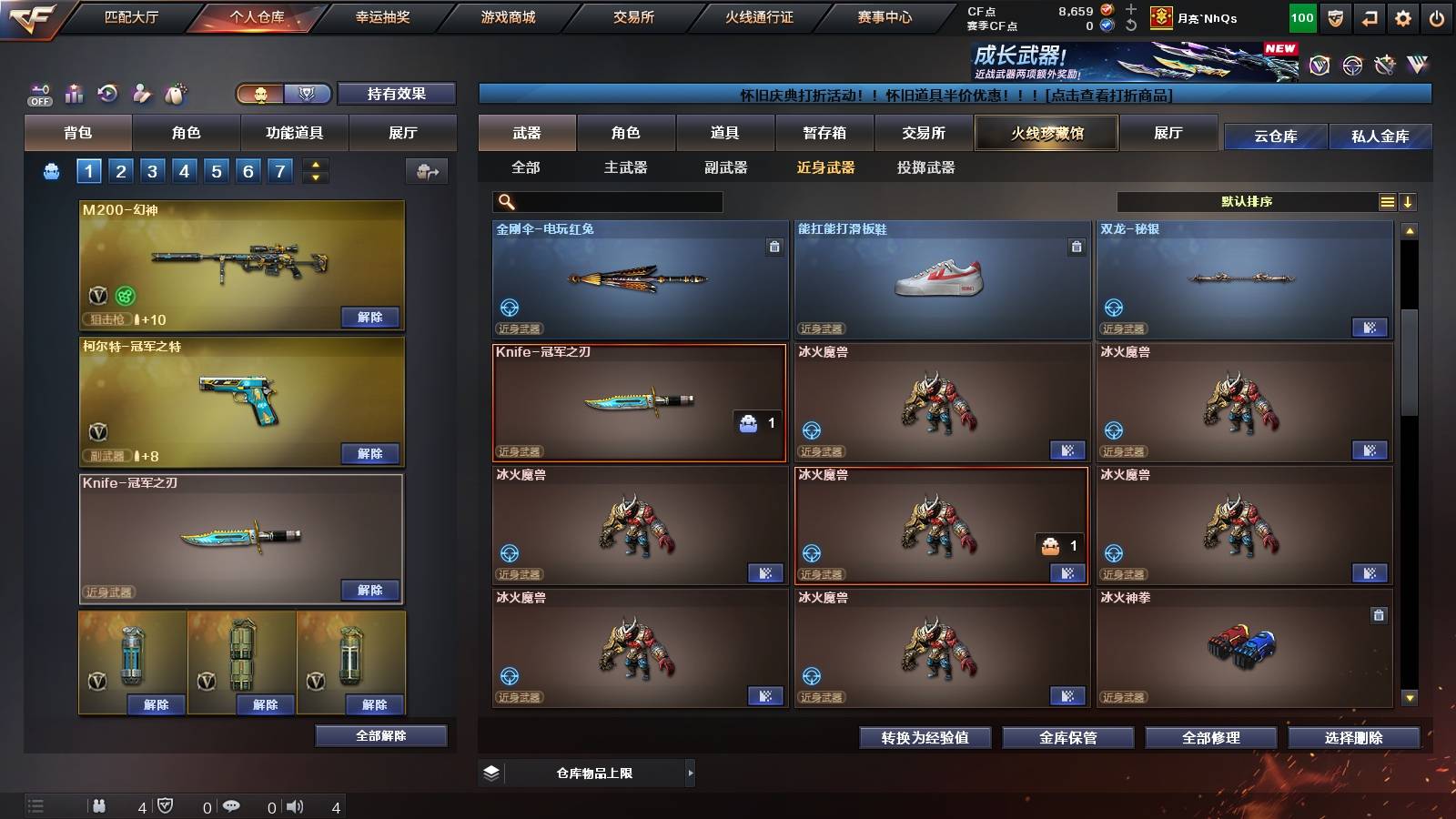
Task: Open the settings gear icon
Action: [1402, 16]
